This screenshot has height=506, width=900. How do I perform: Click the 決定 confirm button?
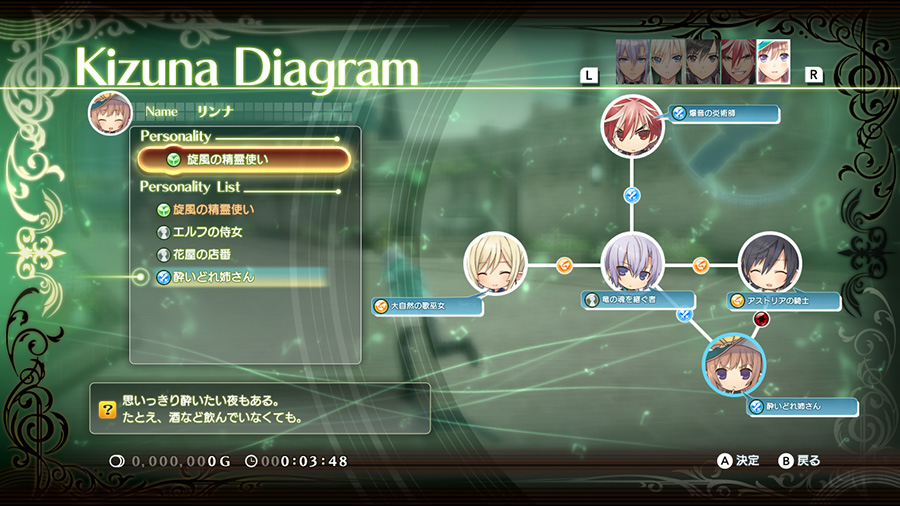click(x=739, y=461)
